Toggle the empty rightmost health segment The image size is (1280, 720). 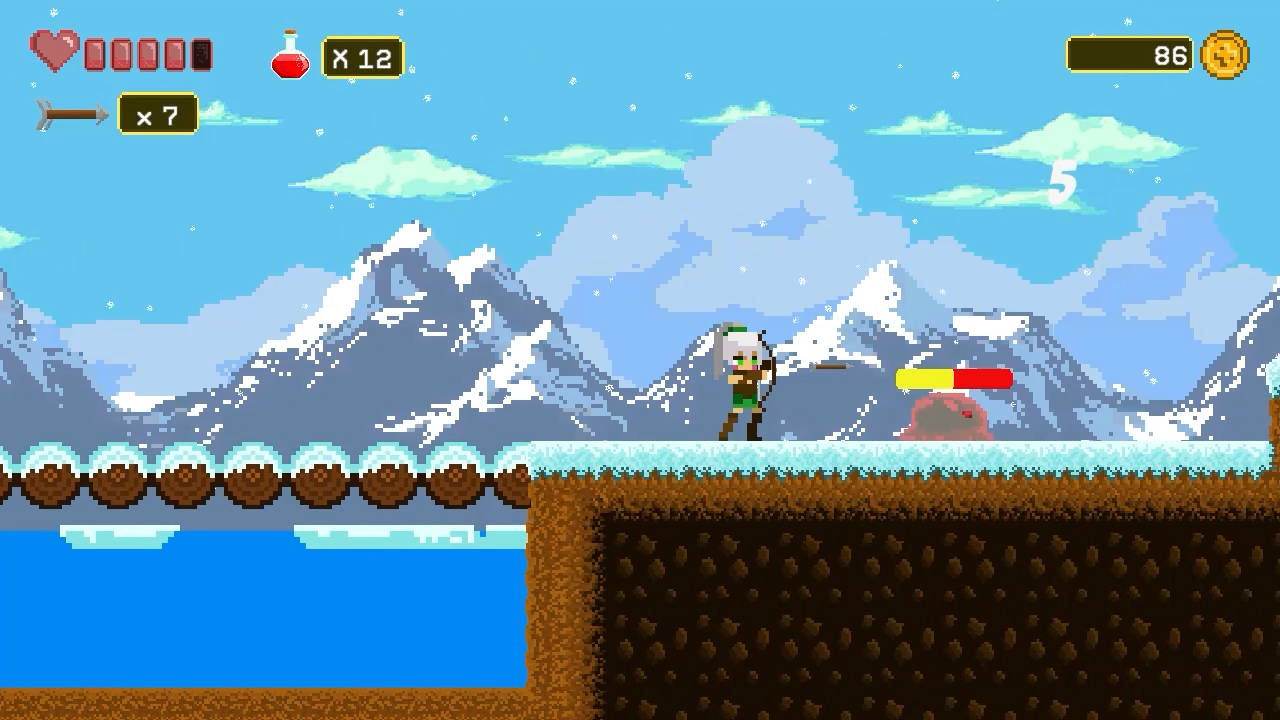click(x=201, y=52)
